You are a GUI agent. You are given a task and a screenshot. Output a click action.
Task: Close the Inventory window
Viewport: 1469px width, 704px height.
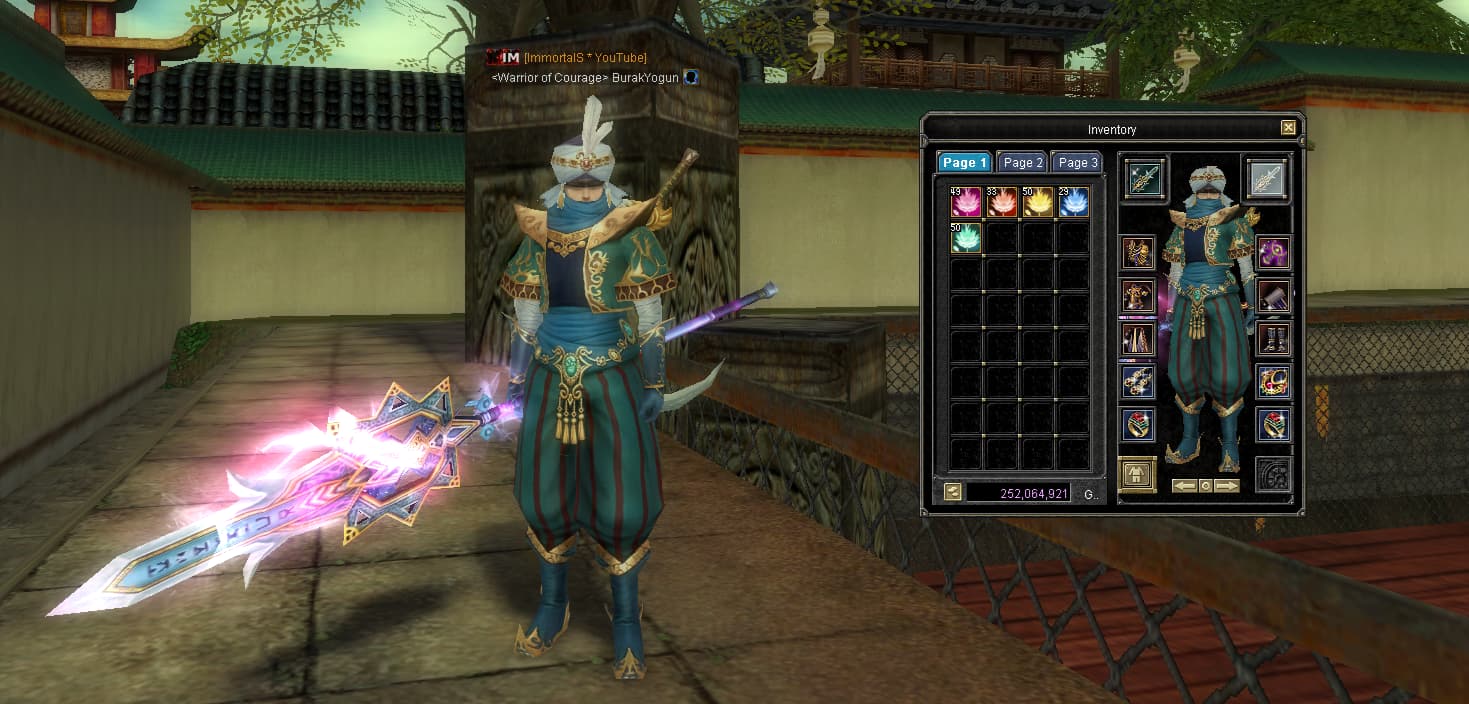[x=1288, y=128]
